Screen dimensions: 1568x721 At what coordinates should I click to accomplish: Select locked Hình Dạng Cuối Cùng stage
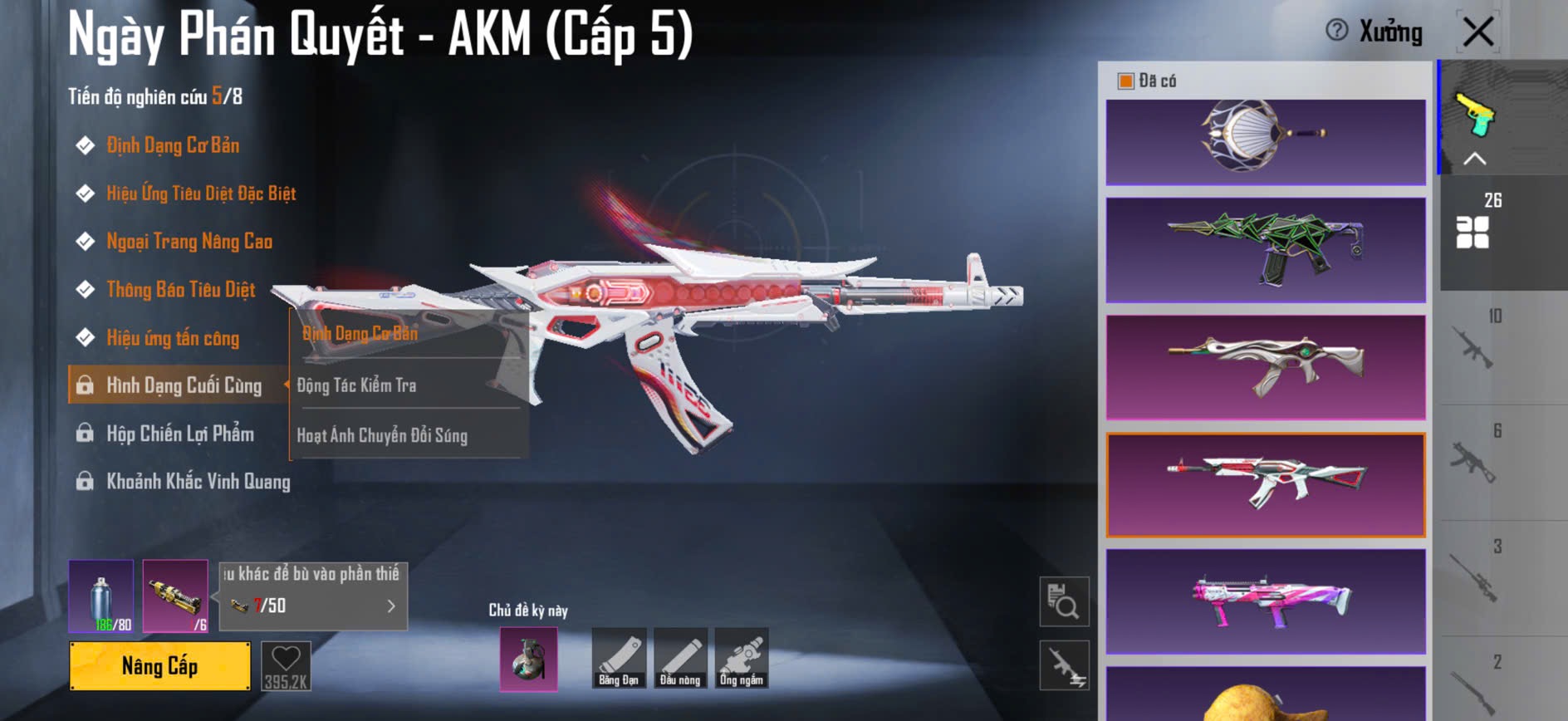[184, 385]
